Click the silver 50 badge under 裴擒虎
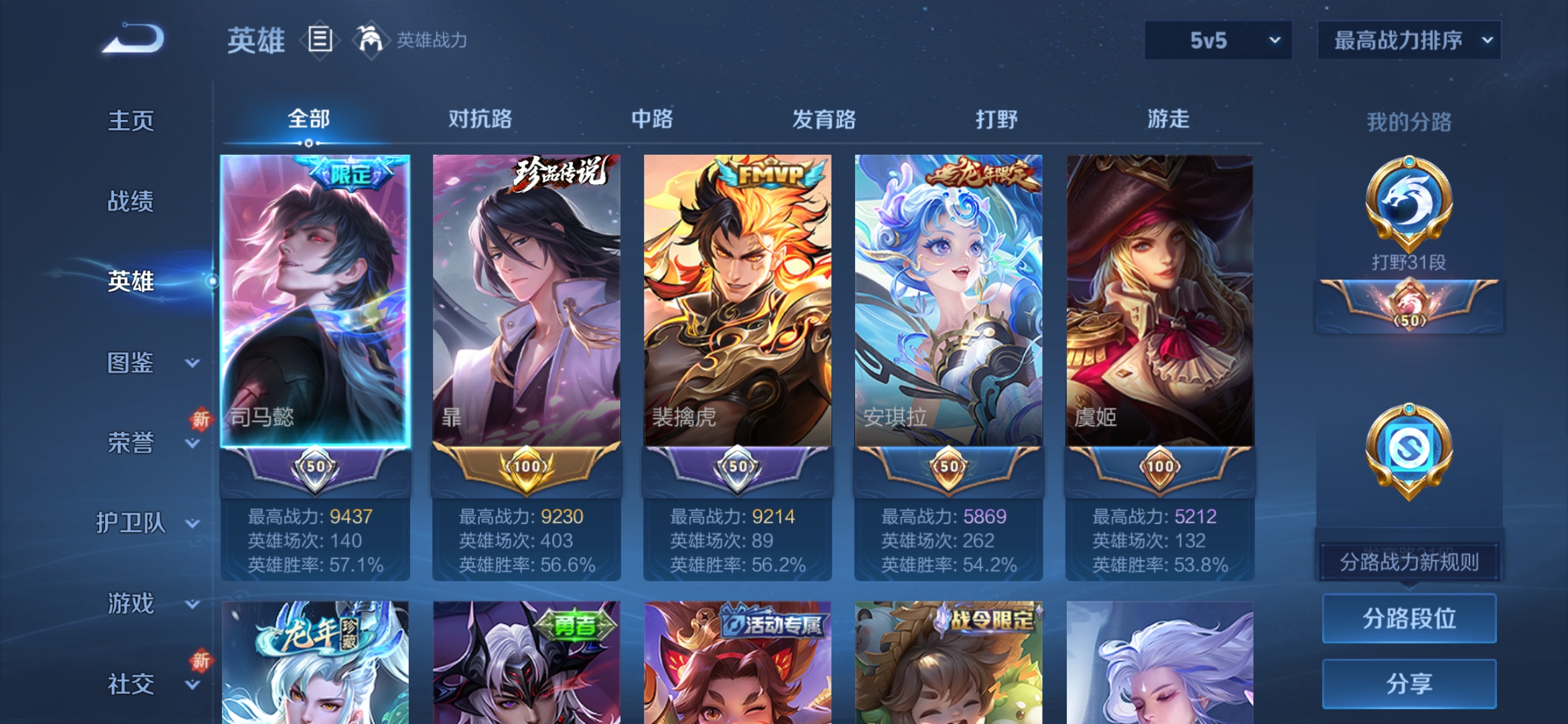 click(737, 468)
